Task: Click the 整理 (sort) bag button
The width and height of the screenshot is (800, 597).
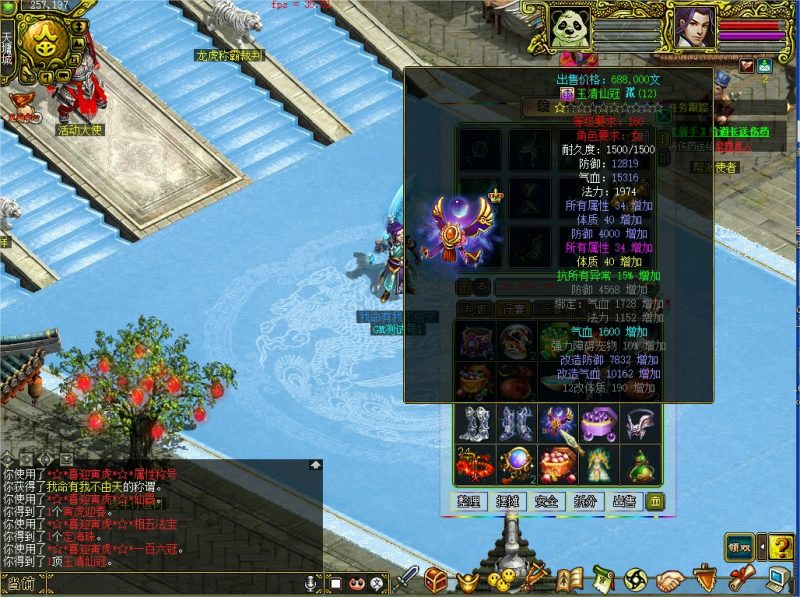Action: (470, 500)
